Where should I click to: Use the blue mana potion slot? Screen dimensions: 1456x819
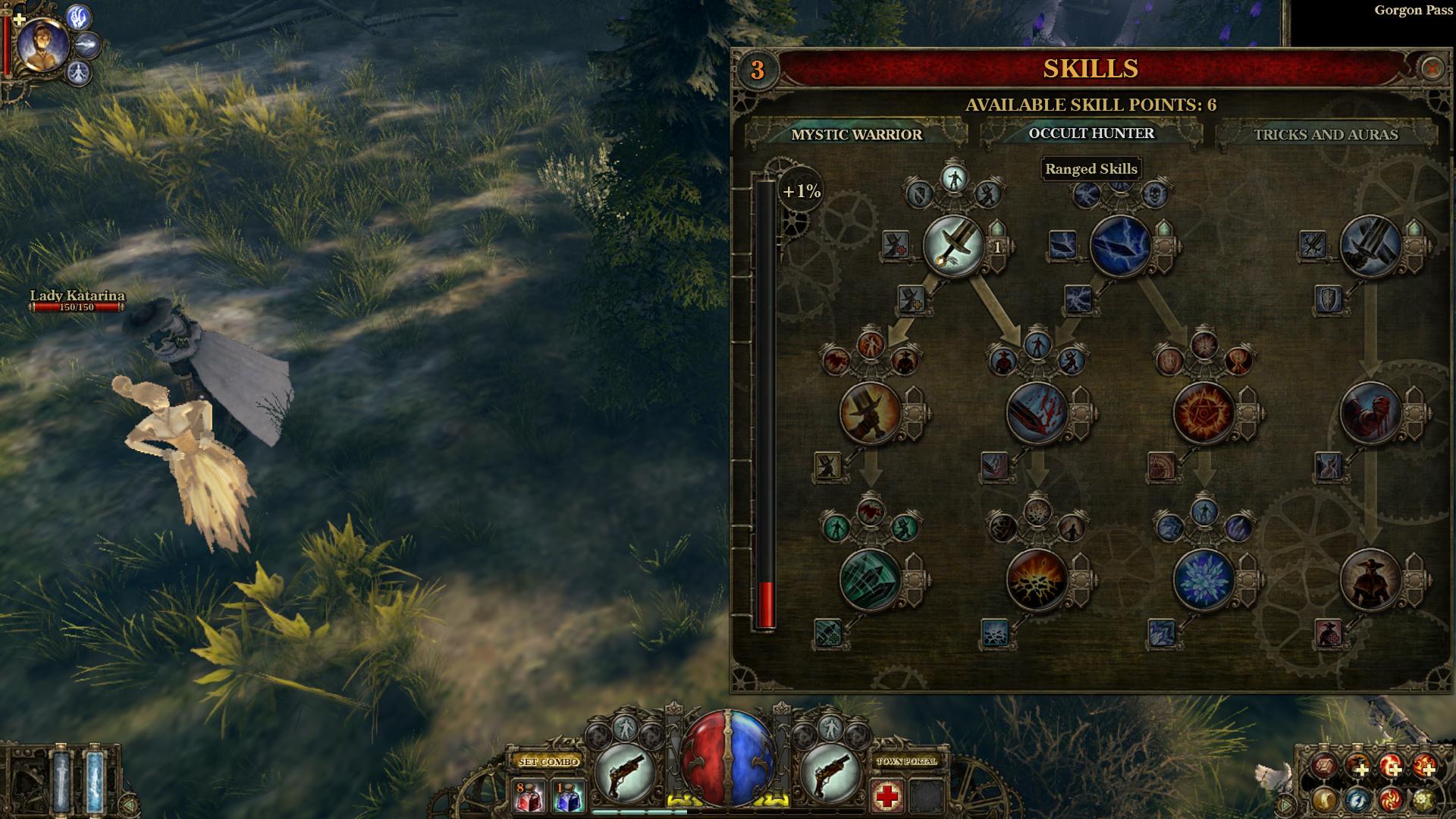568,796
